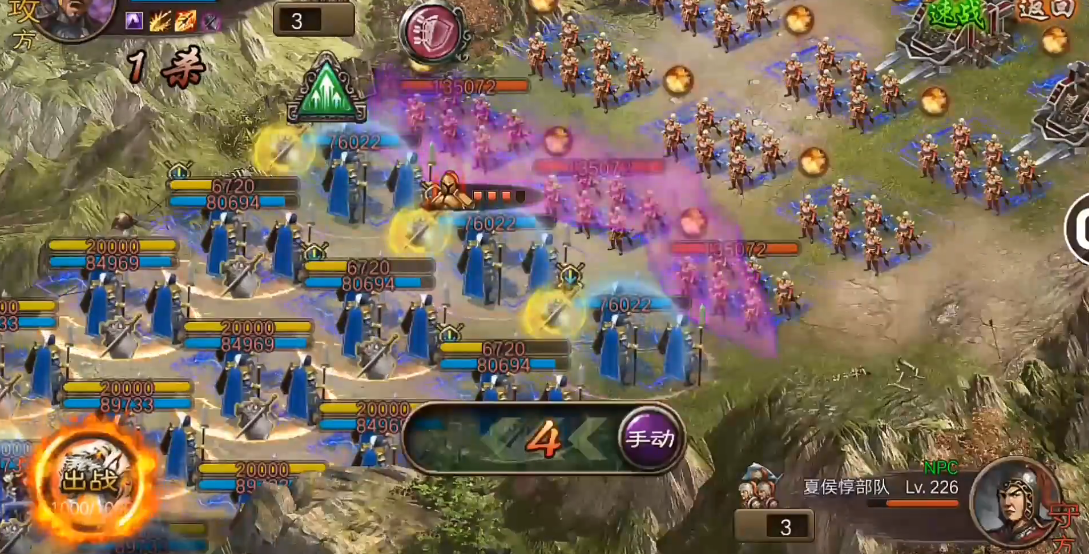Screen dimensions: 1089x554
Task: Inspect the crossed-out purple debuff icon
Action: 211,21
